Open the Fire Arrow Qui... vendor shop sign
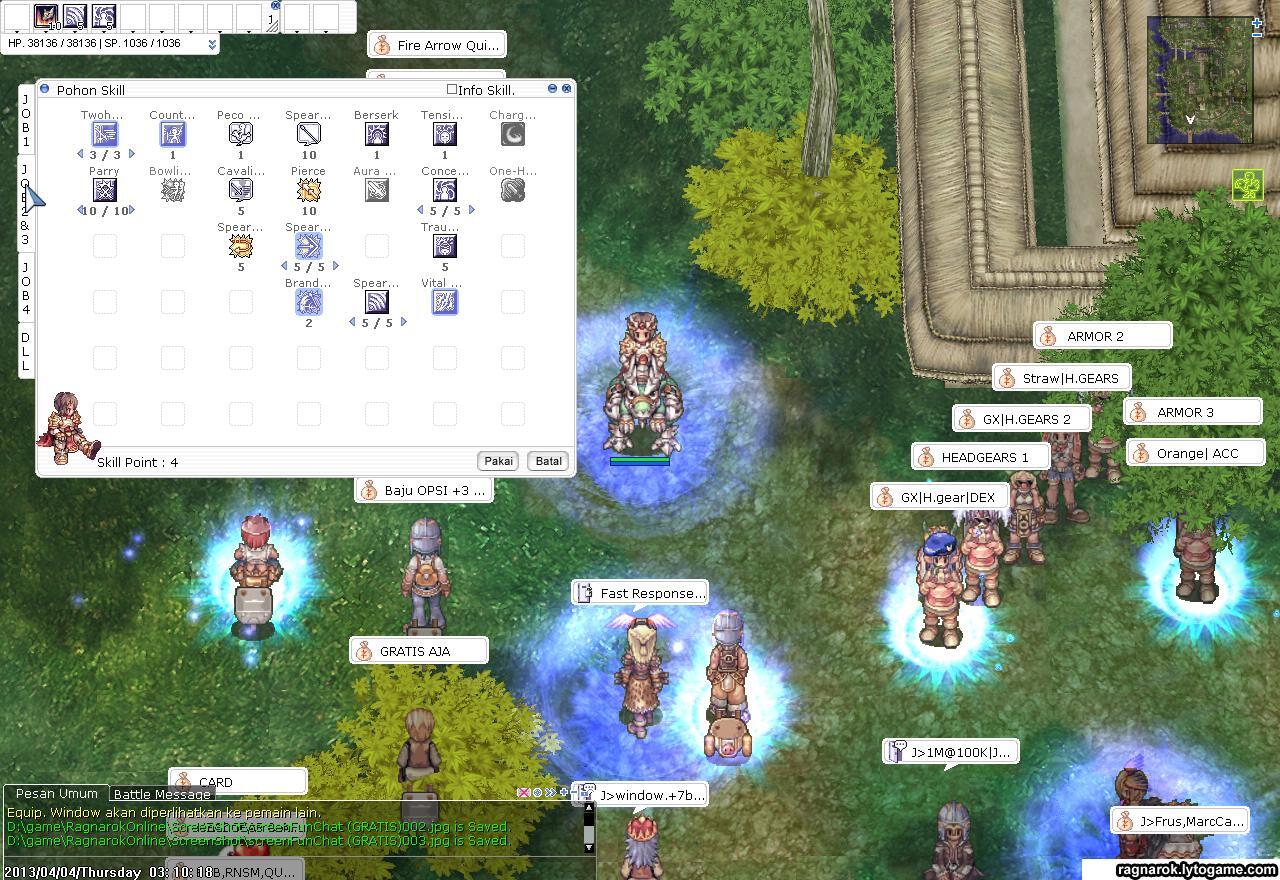Screen dimensions: 1280x880 point(435,45)
